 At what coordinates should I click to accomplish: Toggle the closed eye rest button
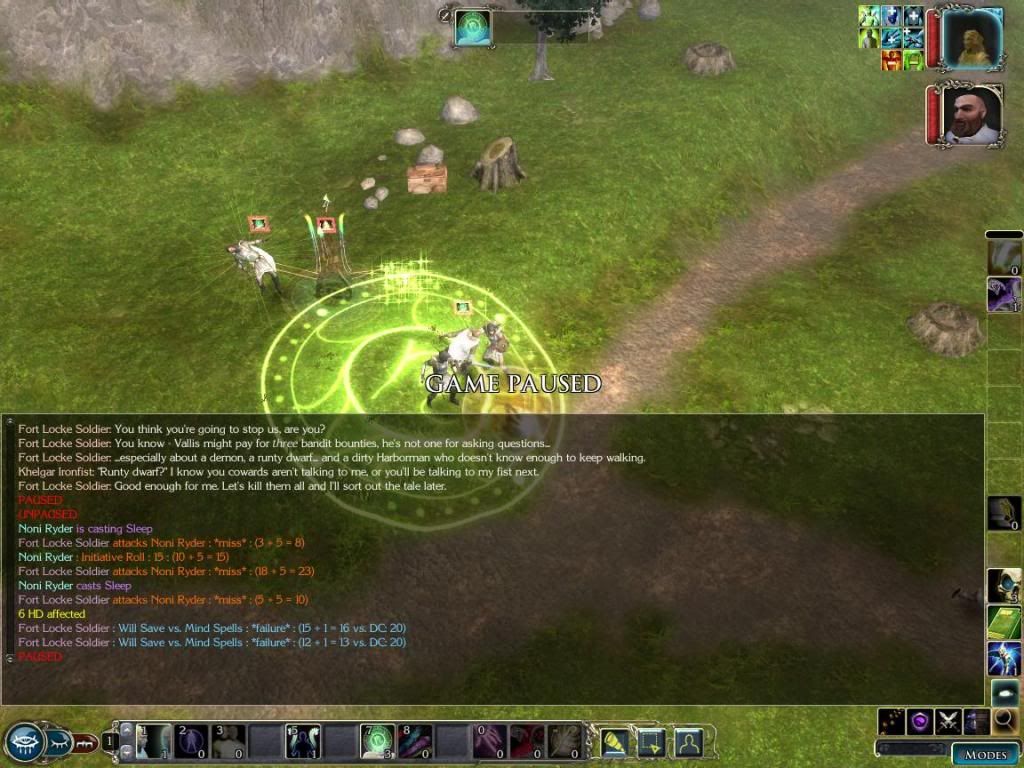[x=59, y=743]
